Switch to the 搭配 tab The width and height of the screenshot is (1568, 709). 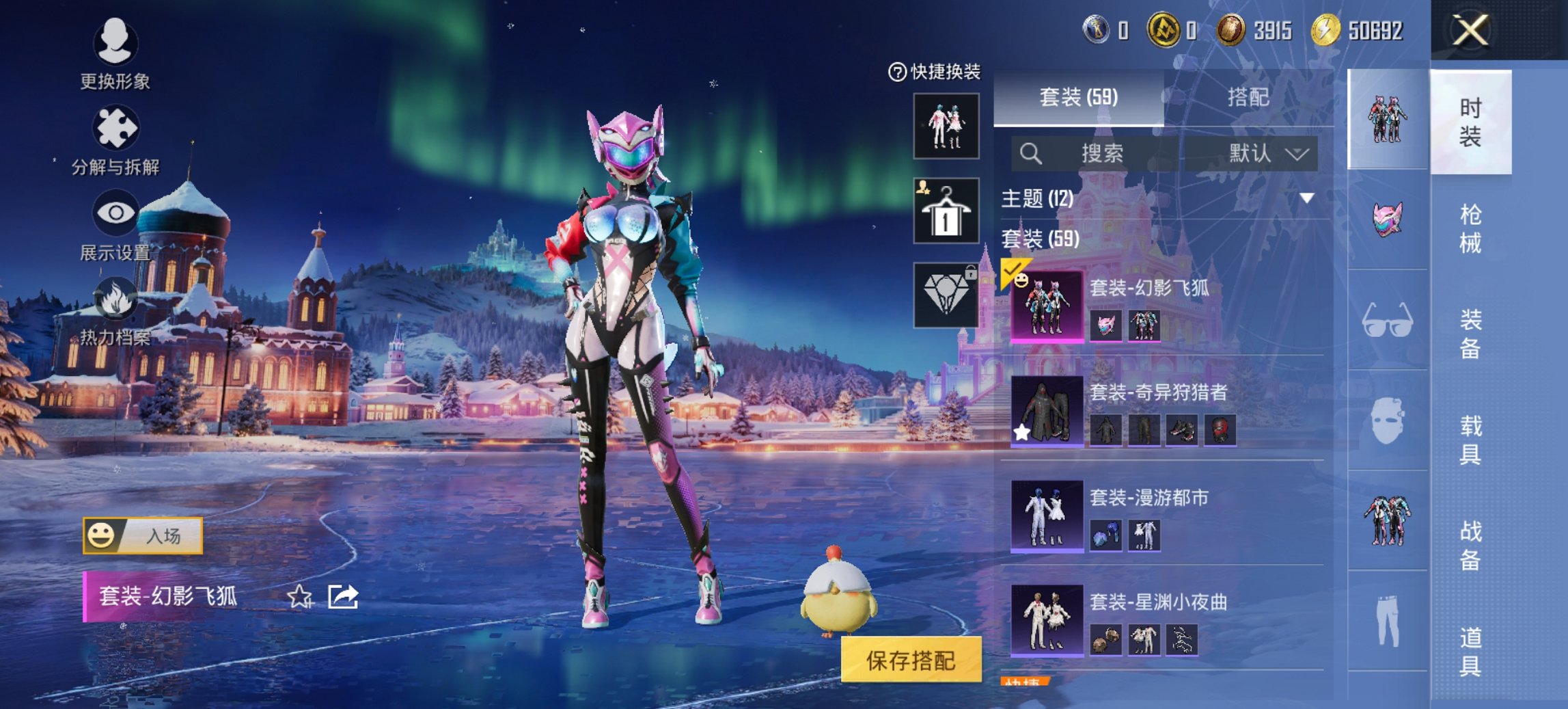[x=1248, y=97]
